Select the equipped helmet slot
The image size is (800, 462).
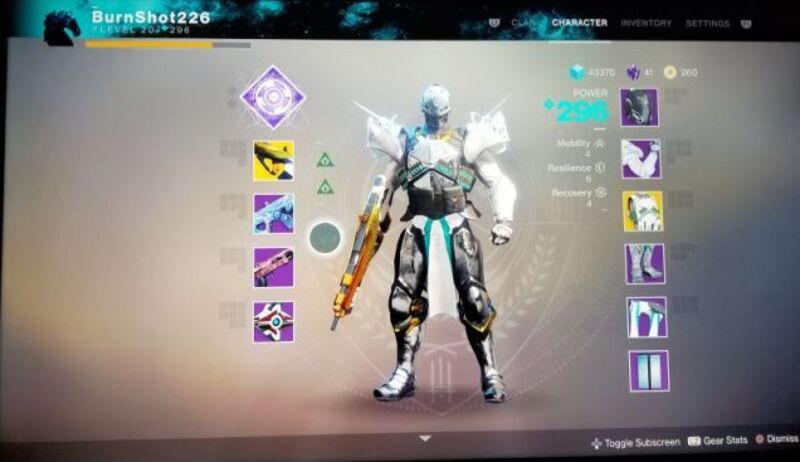pos(639,107)
